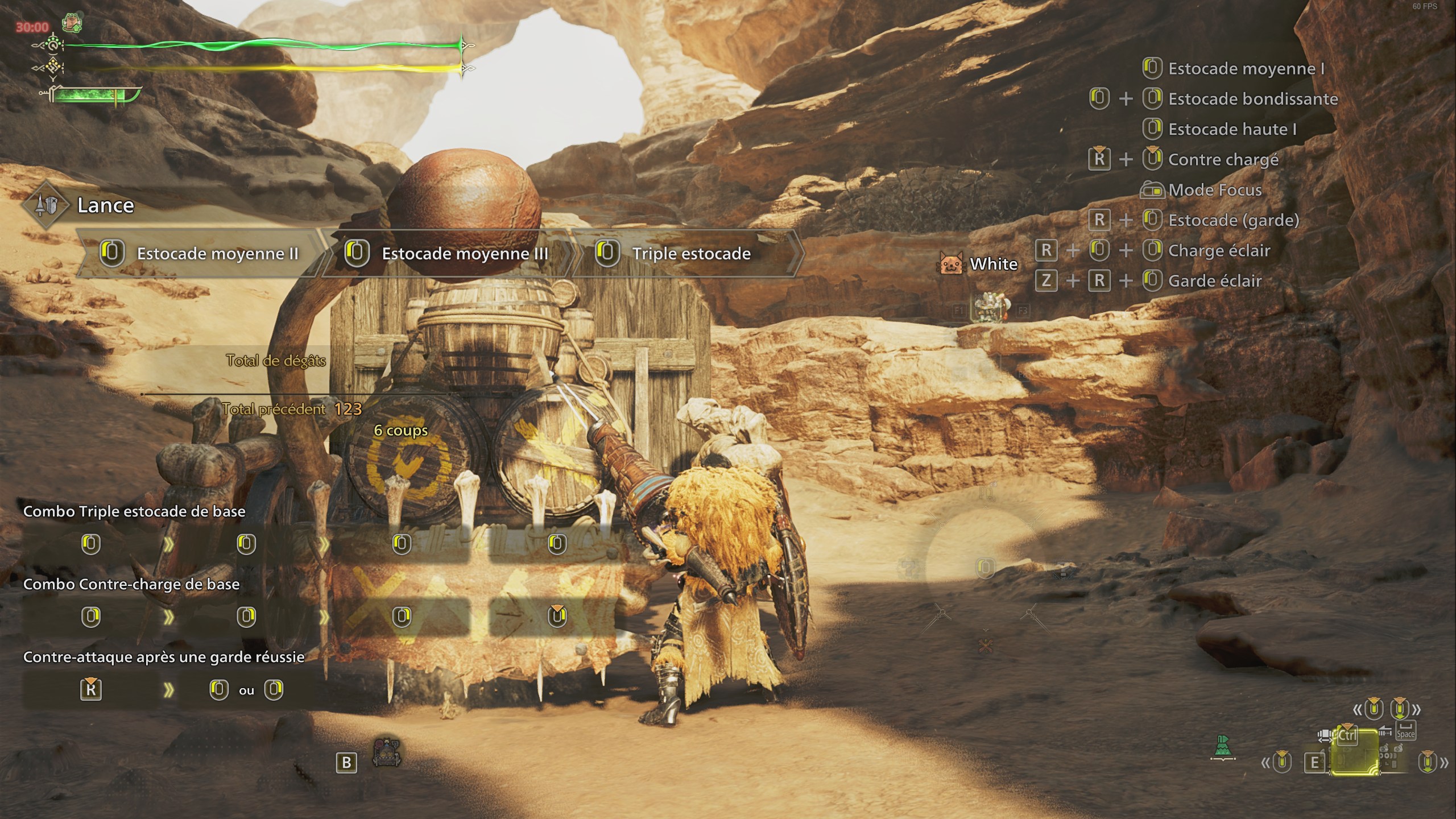Select Contre-attaque après une garde réussie
This screenshot has width=1456, height=819.
tap(164, 657)
